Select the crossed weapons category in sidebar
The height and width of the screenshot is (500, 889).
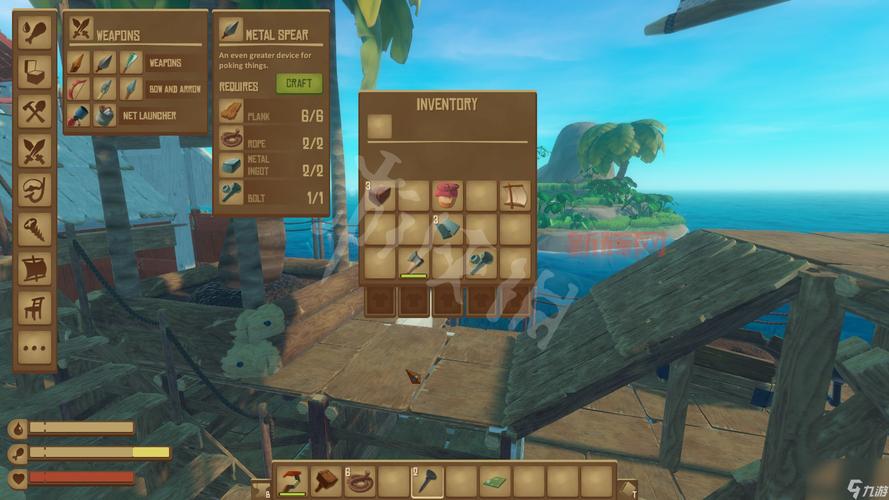tap(35, 151)
